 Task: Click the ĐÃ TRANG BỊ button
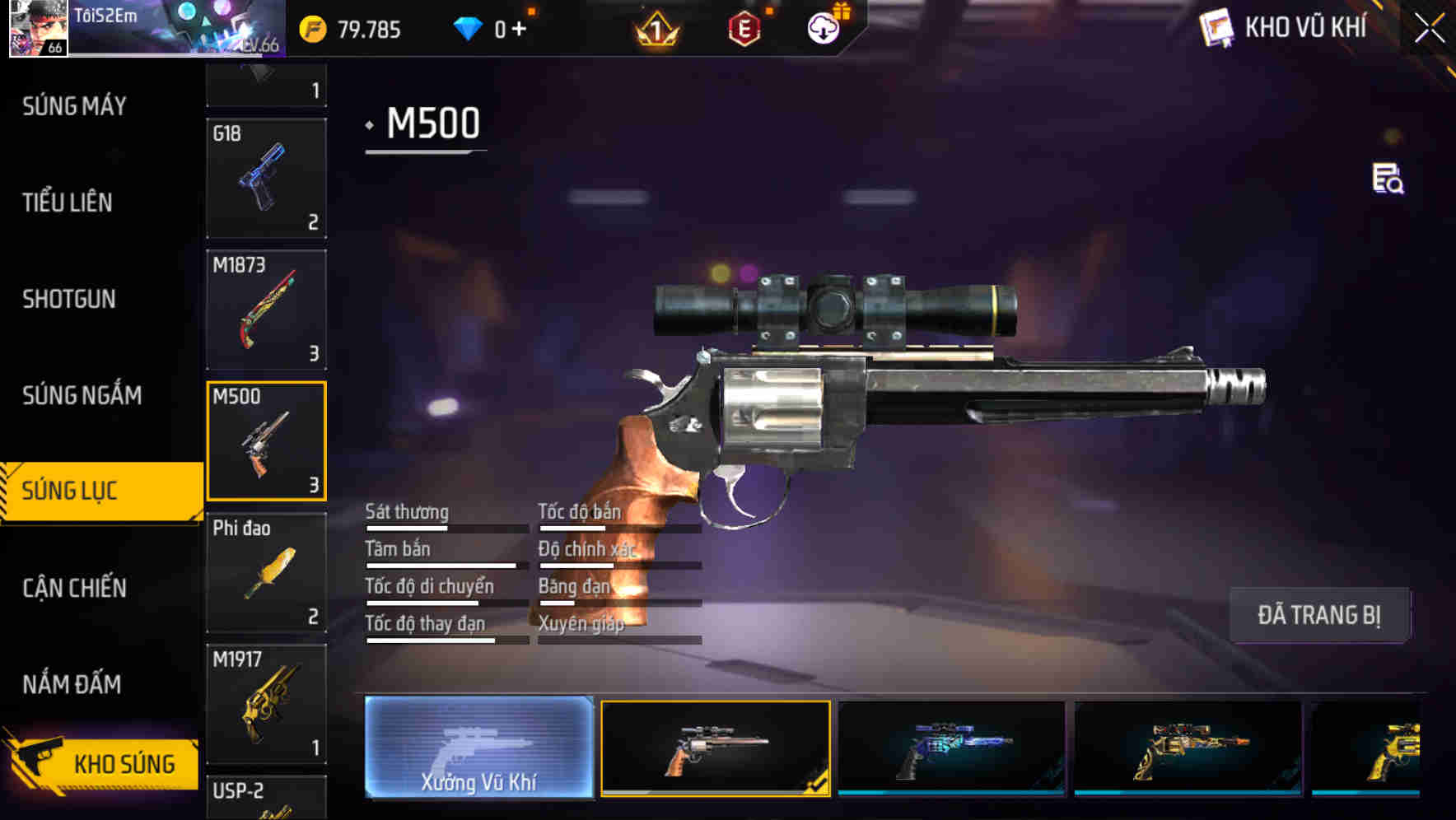(1320, 614)
